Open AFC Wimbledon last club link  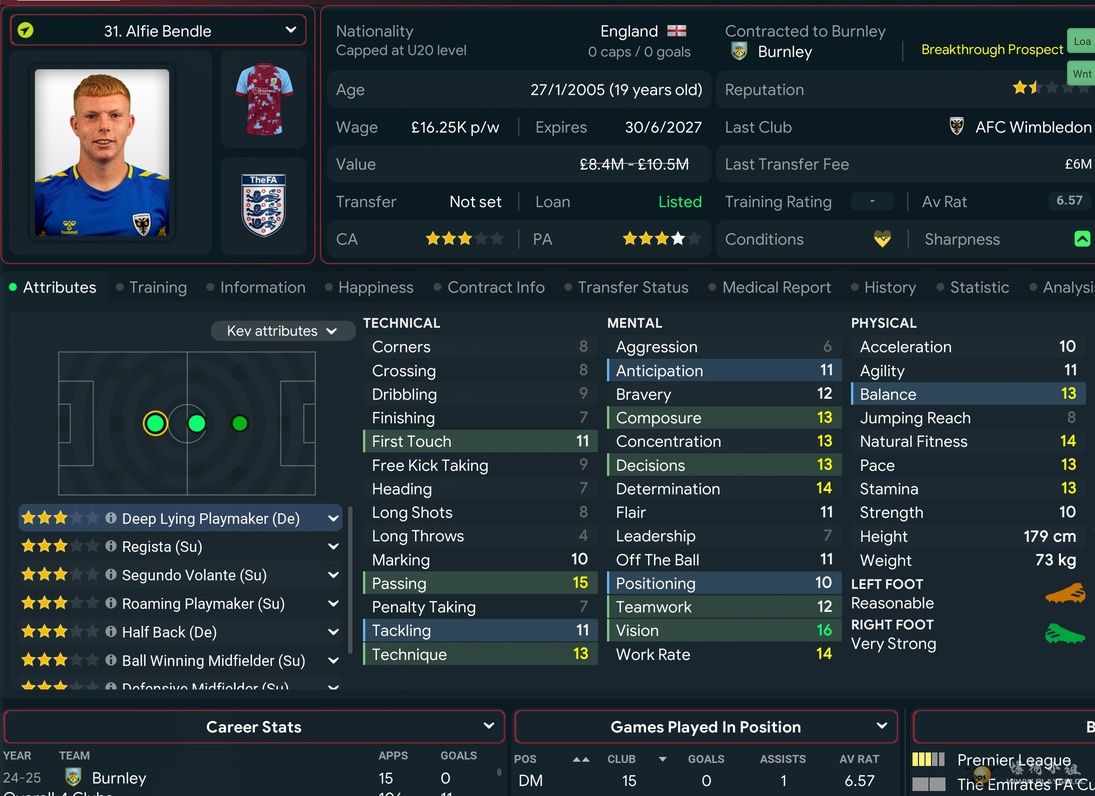pos(1032,127)
